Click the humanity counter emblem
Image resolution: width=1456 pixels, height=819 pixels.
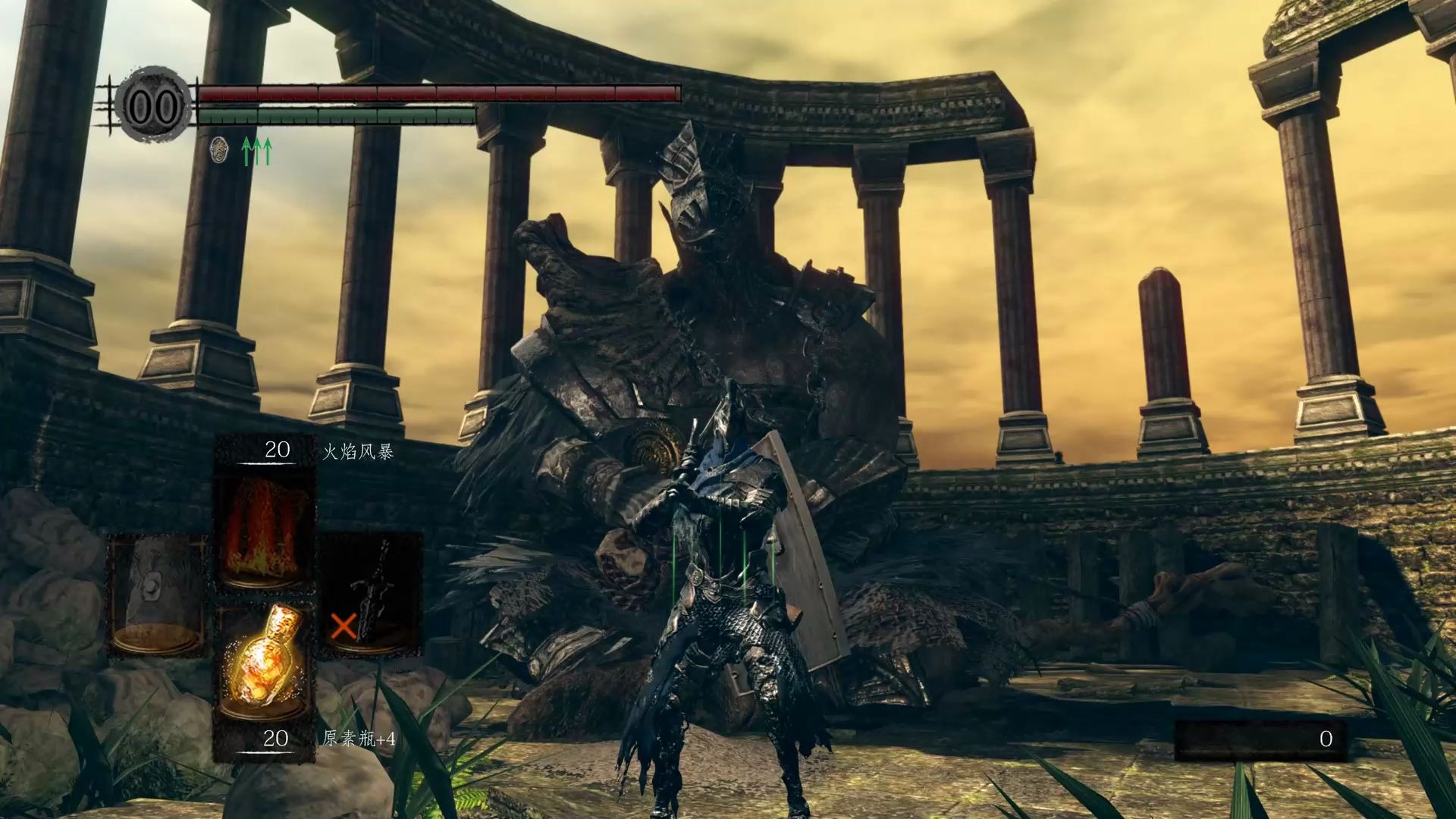[152, 108]
